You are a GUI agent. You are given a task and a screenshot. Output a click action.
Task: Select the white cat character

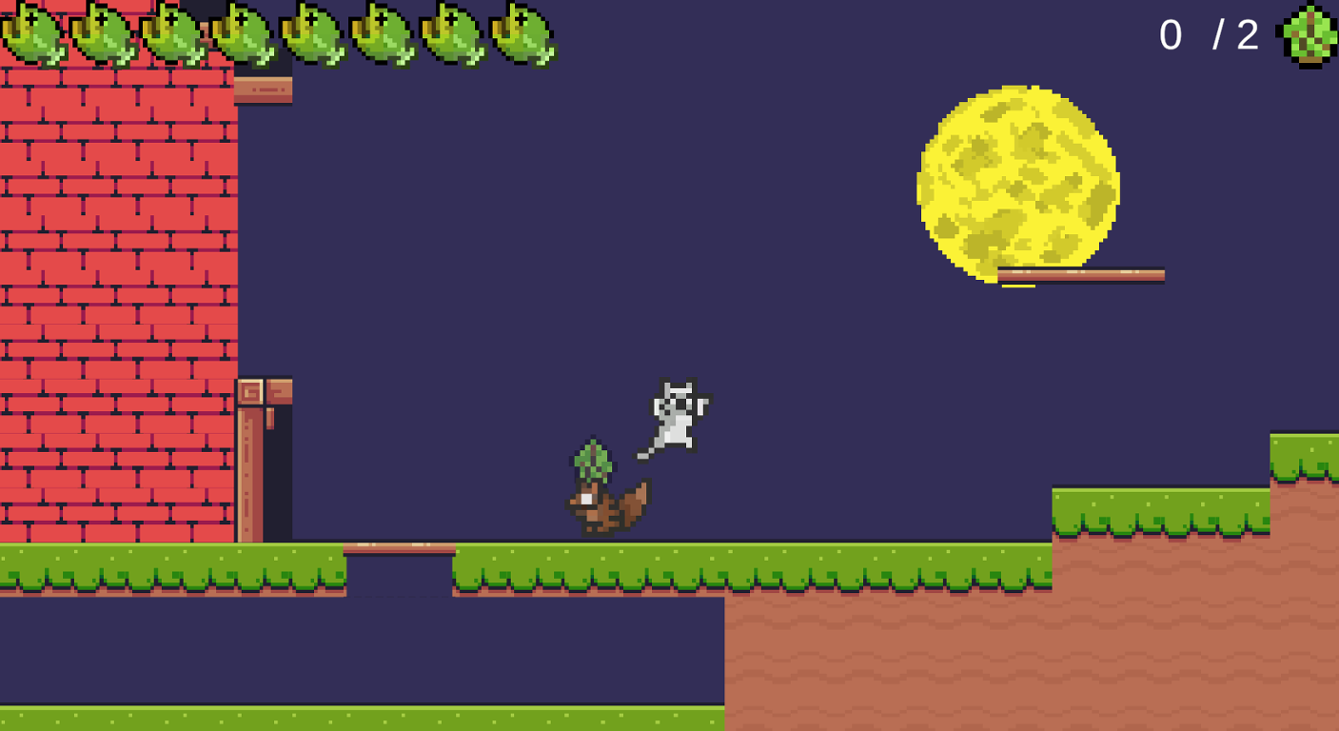[x=675, y=412]
